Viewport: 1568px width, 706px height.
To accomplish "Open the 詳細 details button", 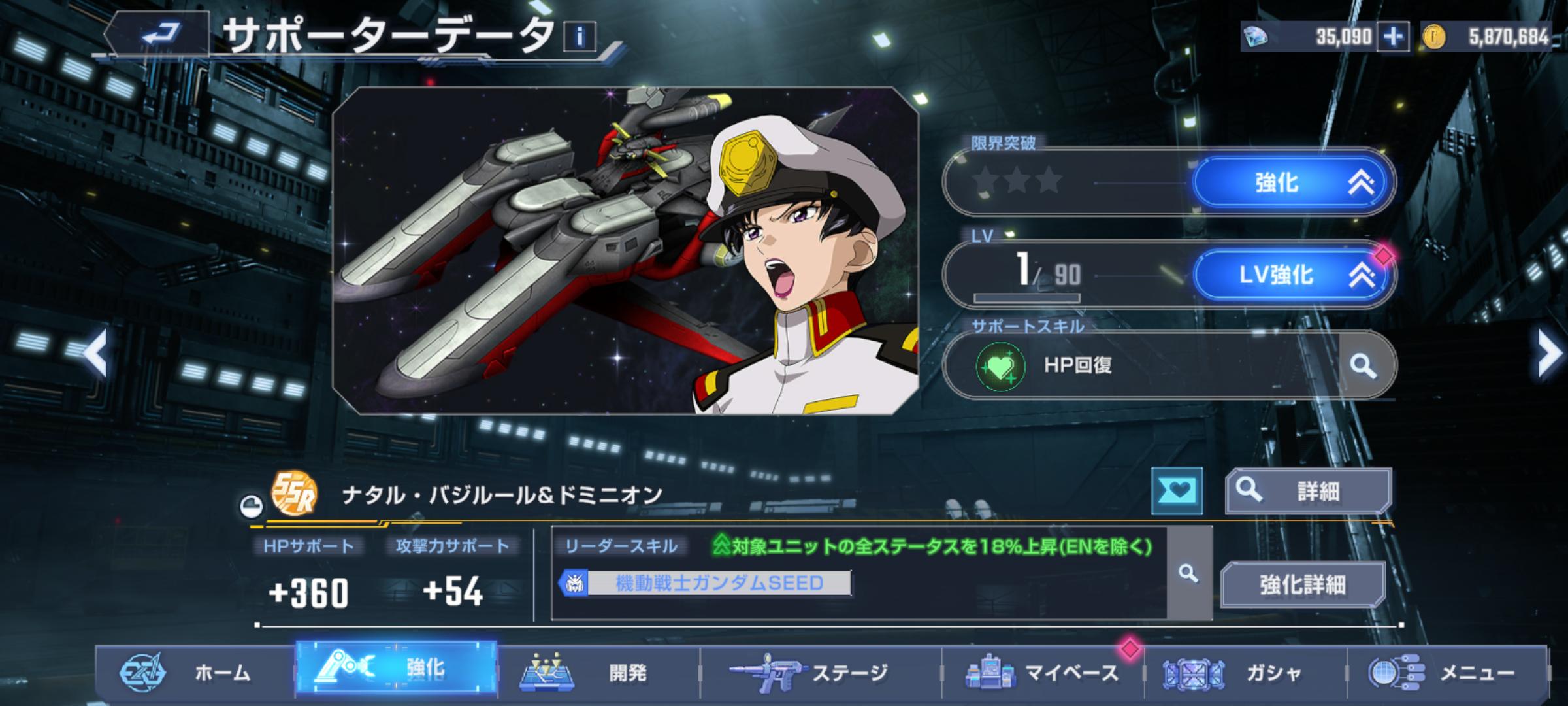I will [1308, 490].
